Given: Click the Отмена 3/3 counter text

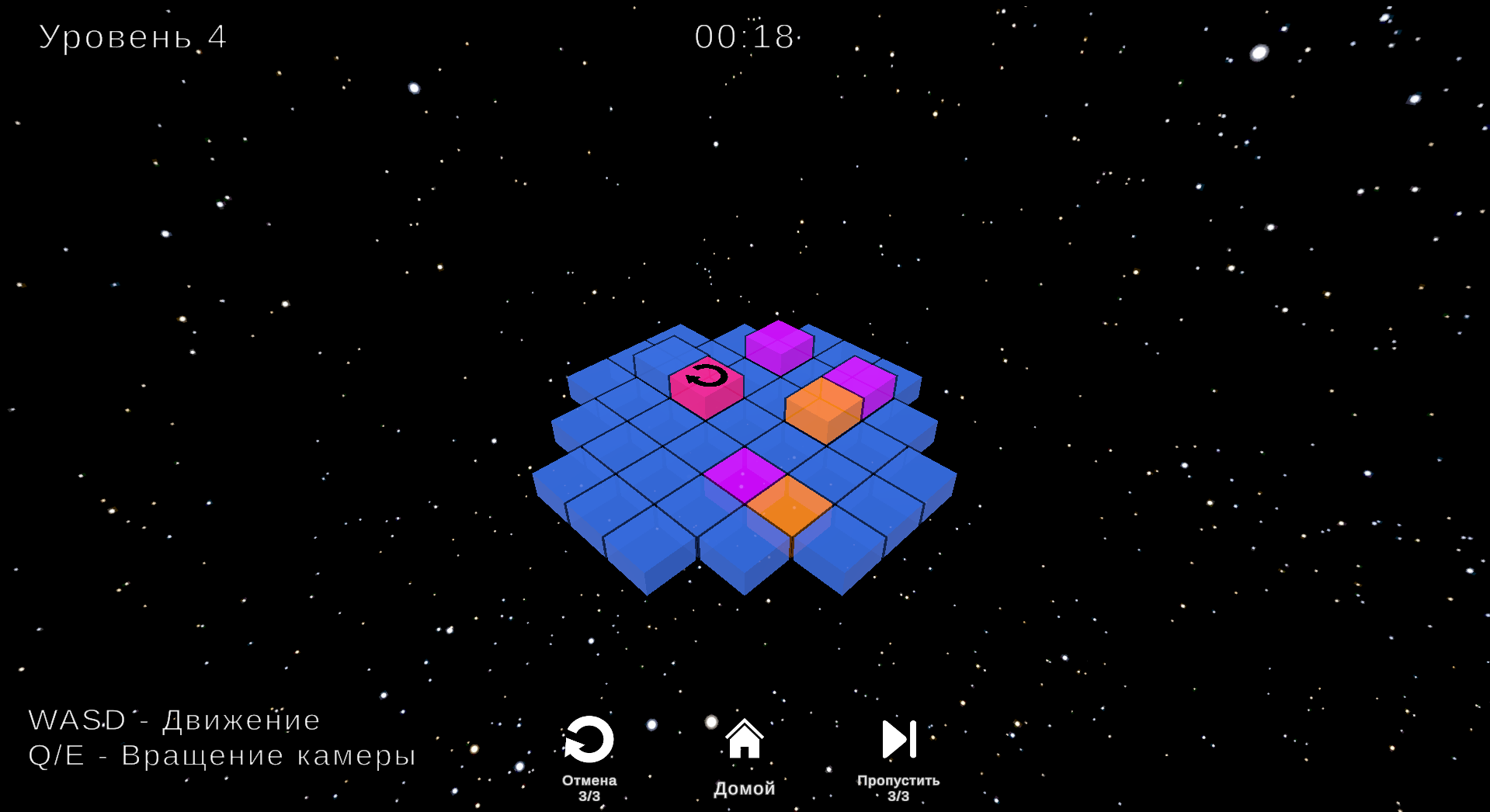Looking at the screenshot, I should [x=589, y=787].
